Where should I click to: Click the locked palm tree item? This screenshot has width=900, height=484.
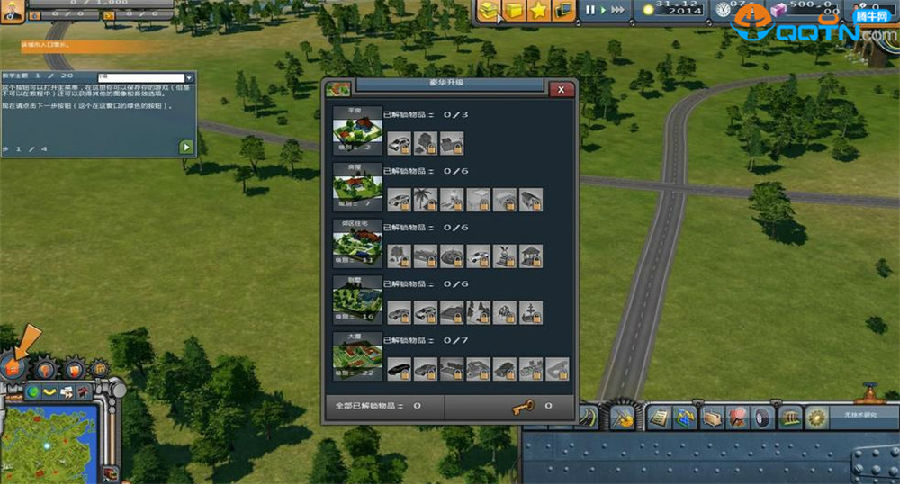pos(424,200)
